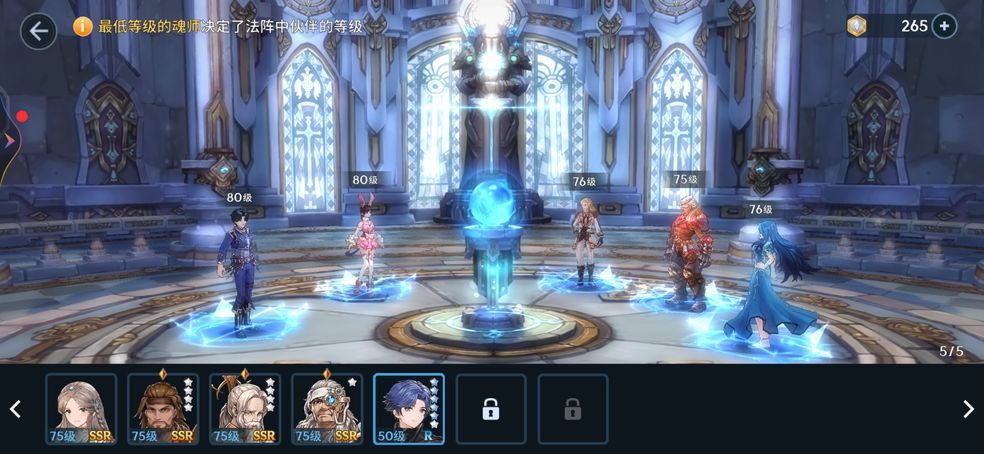The width and height of the screenshot is (984, 454).
Task: Show more heroes with the right arrow
Action: 968,409
